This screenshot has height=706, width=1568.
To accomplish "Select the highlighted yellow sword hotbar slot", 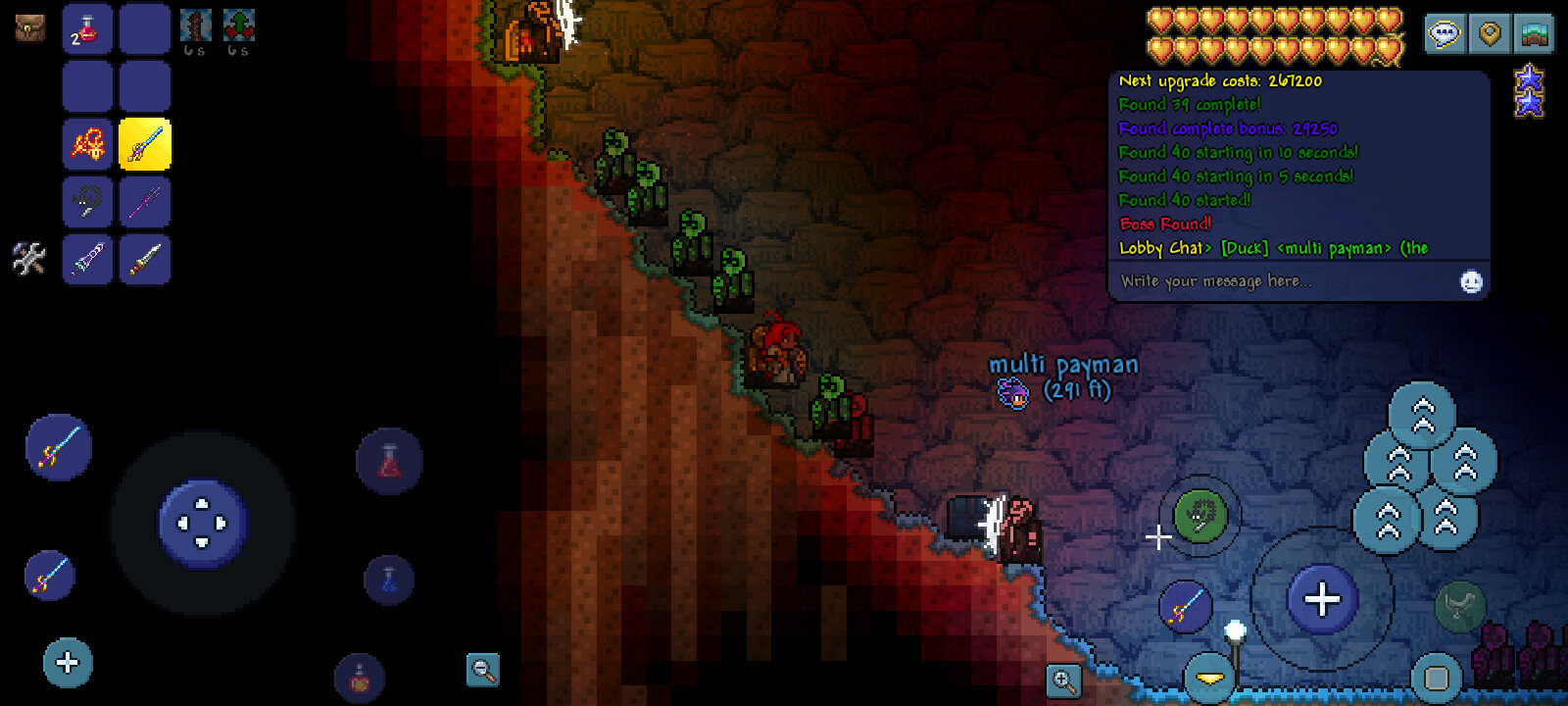I will (145, 145).
